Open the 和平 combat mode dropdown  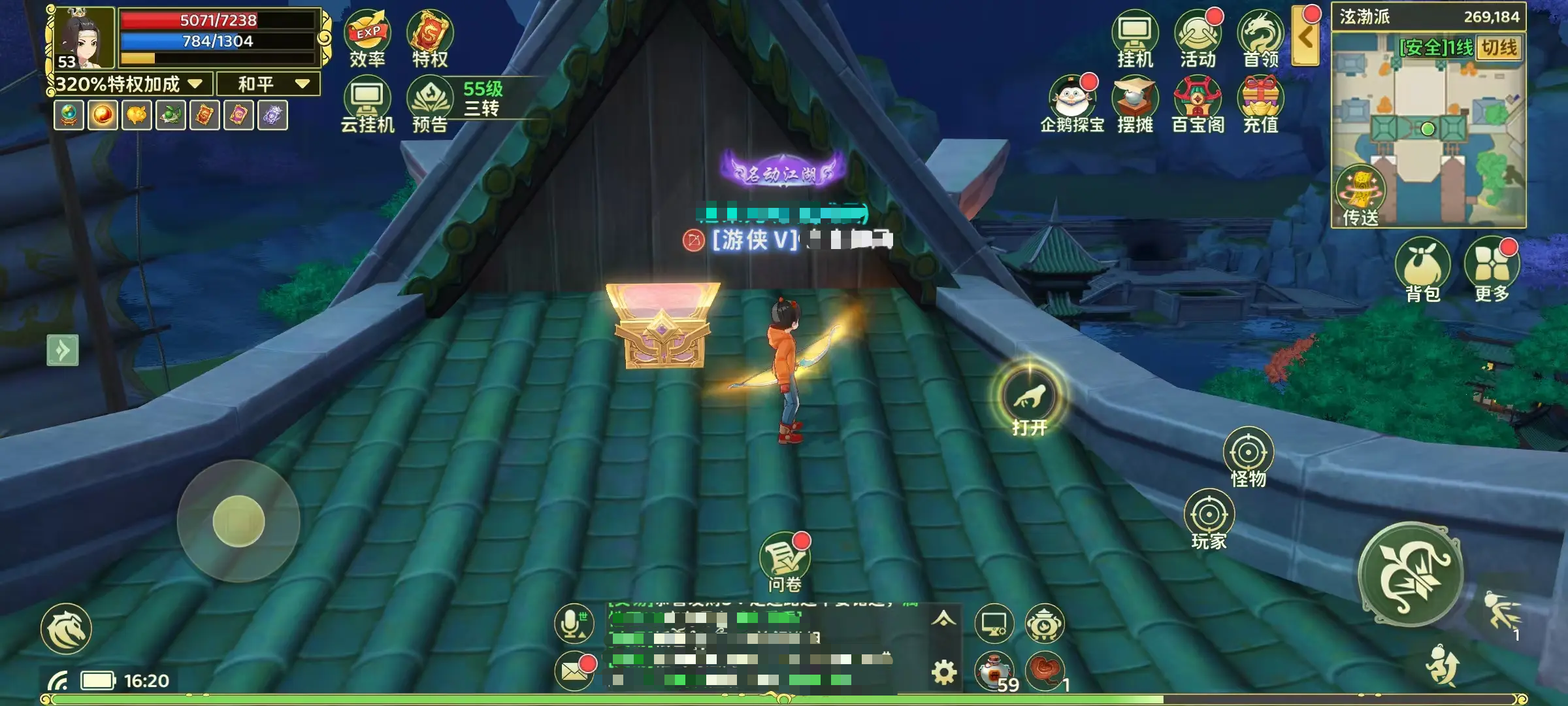pos(269,84)
